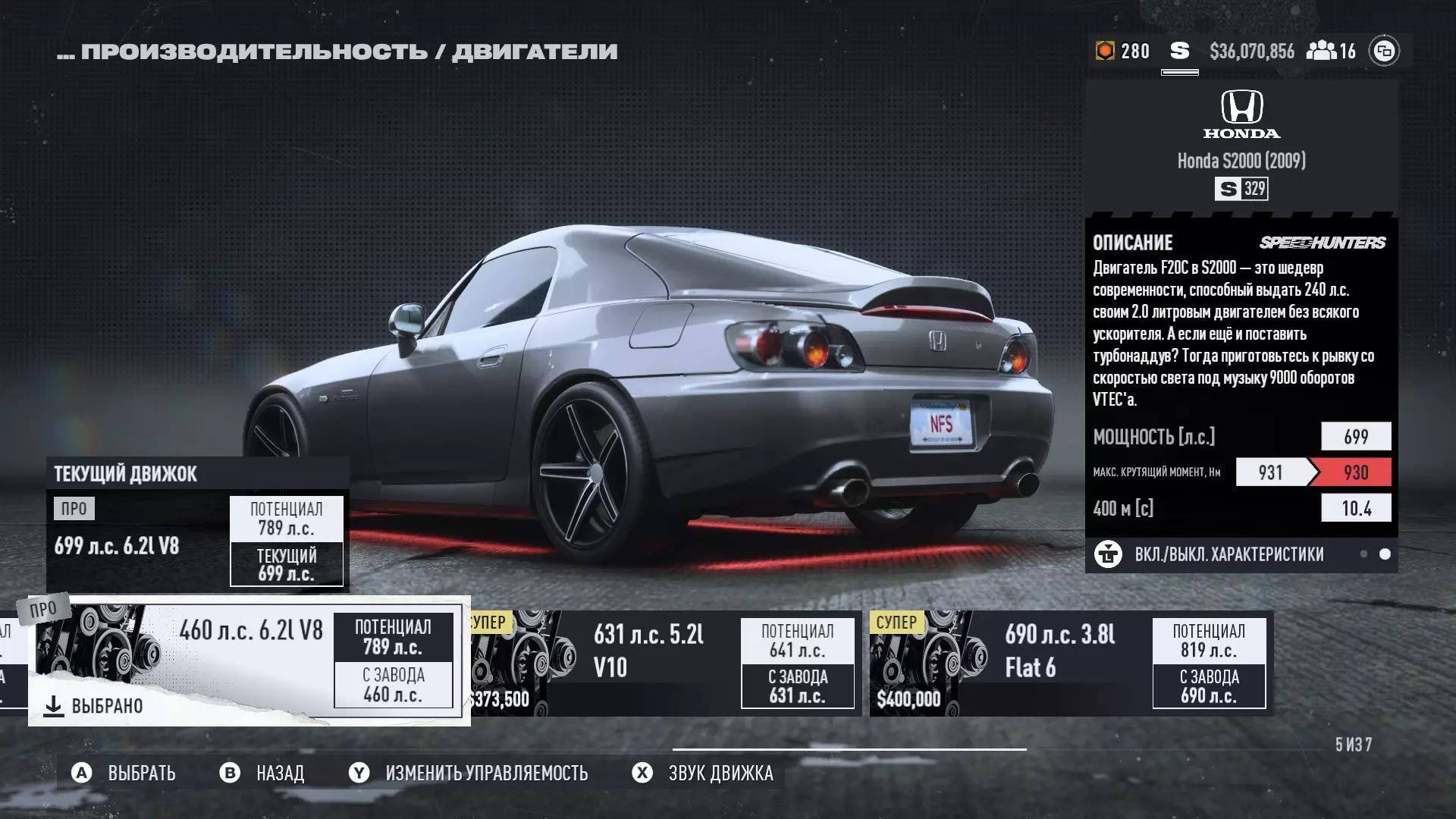Screen dimensions: 1456x819
Task: Select the 460 л.с. 6.2l V8 engine card
Action: [x=249, y=661]
